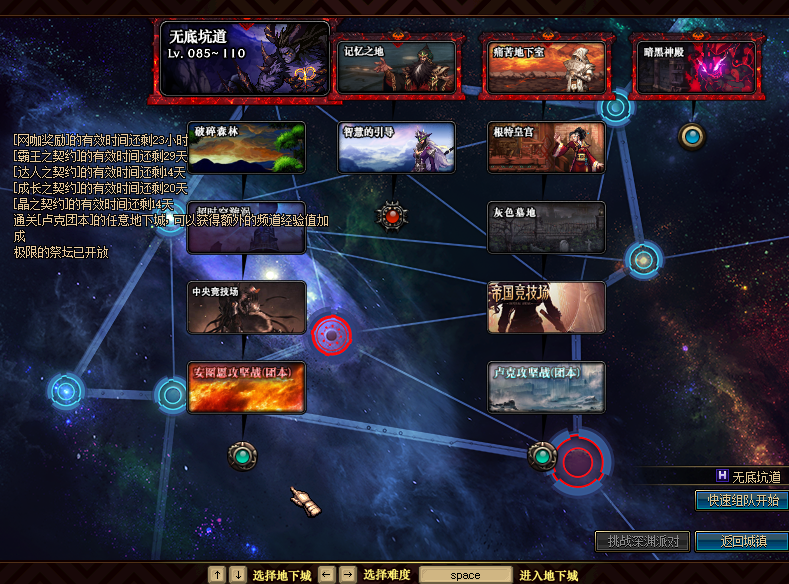Image resolution: width=789 pixels, height=584 pixels.
Task: Choose the 帝国竞技场 dungeon tile
Action: [546, 307]
